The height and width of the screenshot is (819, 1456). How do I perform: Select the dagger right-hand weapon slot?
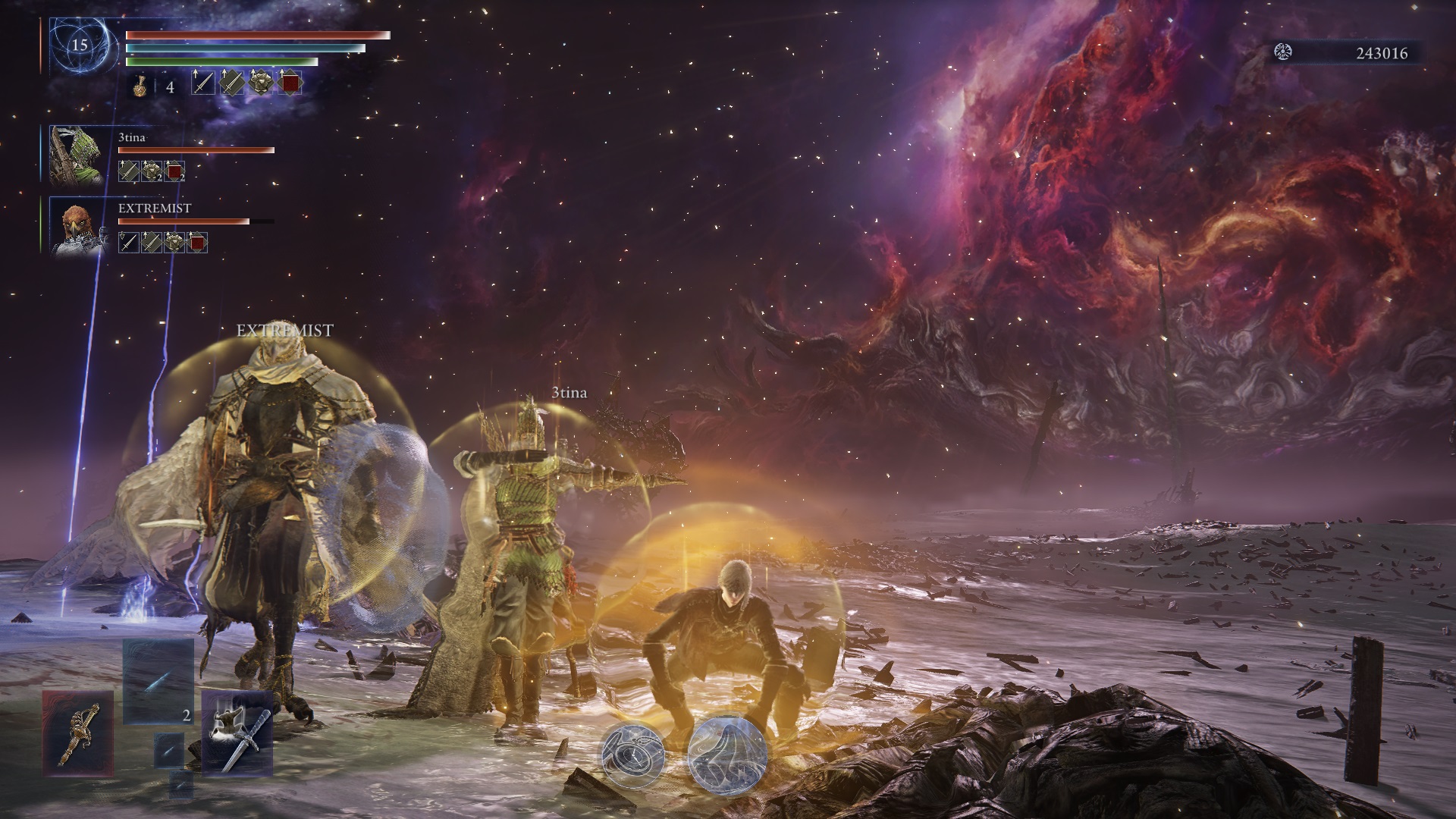pyautogui.click(x=237, y=733)
